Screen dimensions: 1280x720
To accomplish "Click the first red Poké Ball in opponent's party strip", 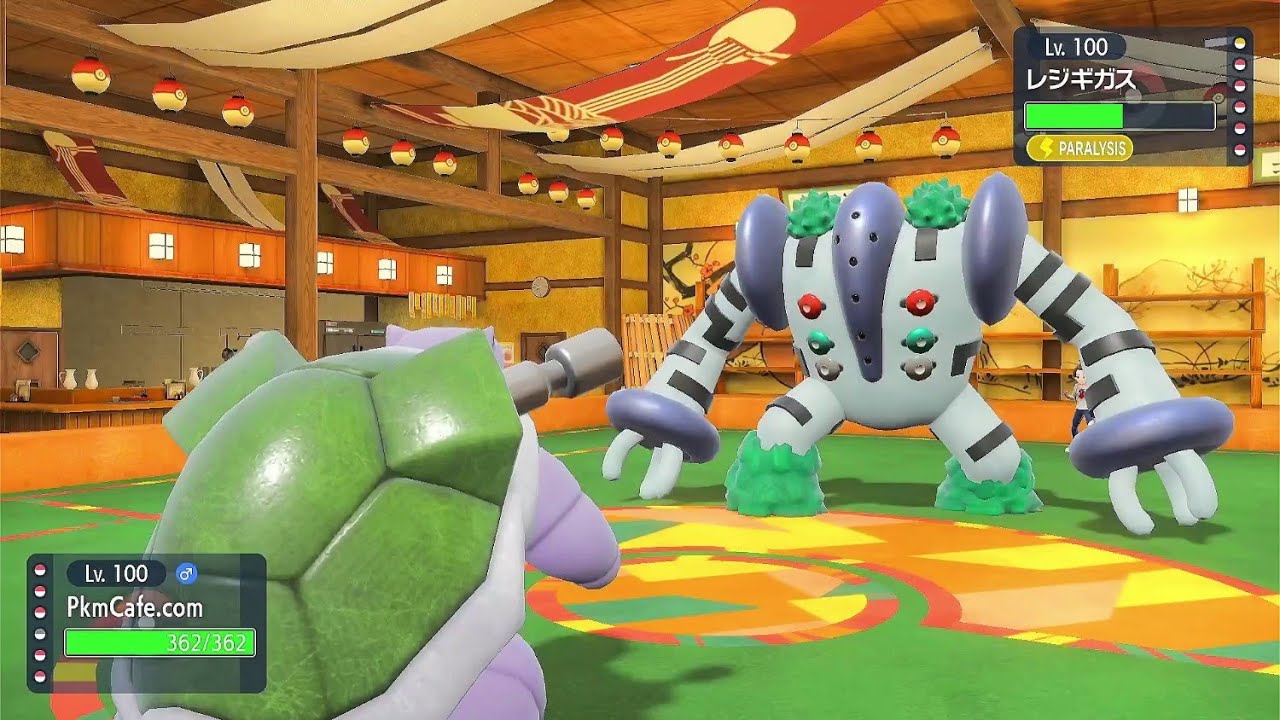I will [1240, 64].
